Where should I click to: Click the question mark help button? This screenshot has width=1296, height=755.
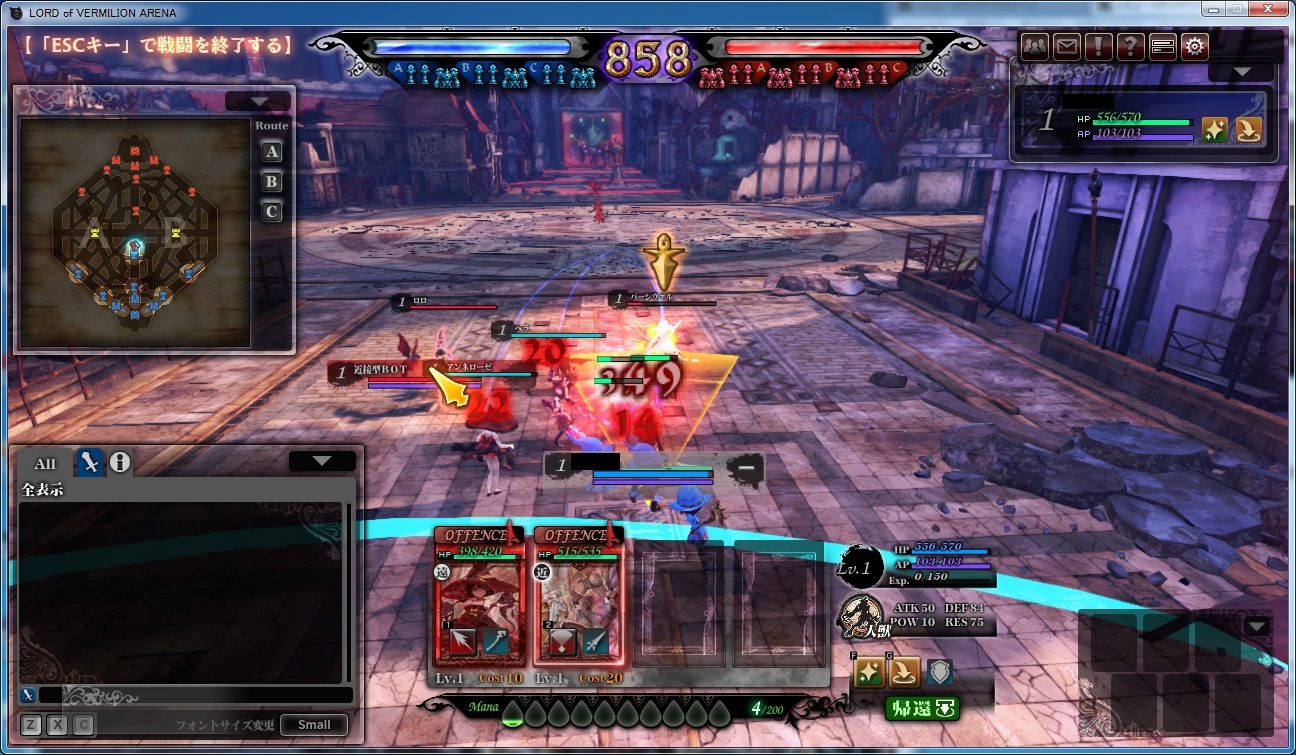1130,46
